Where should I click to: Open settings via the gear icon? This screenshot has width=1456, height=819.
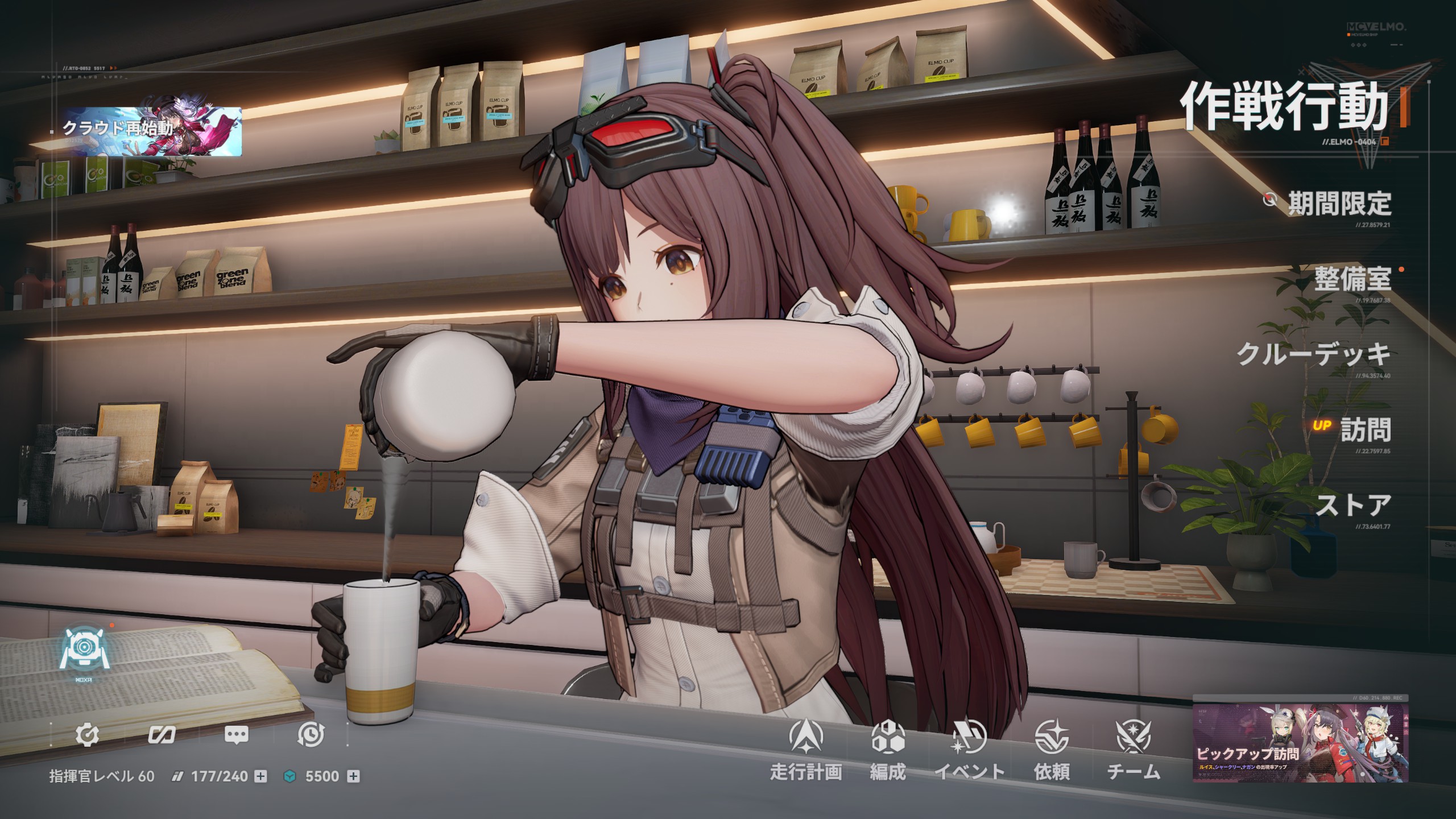point(87,735)
